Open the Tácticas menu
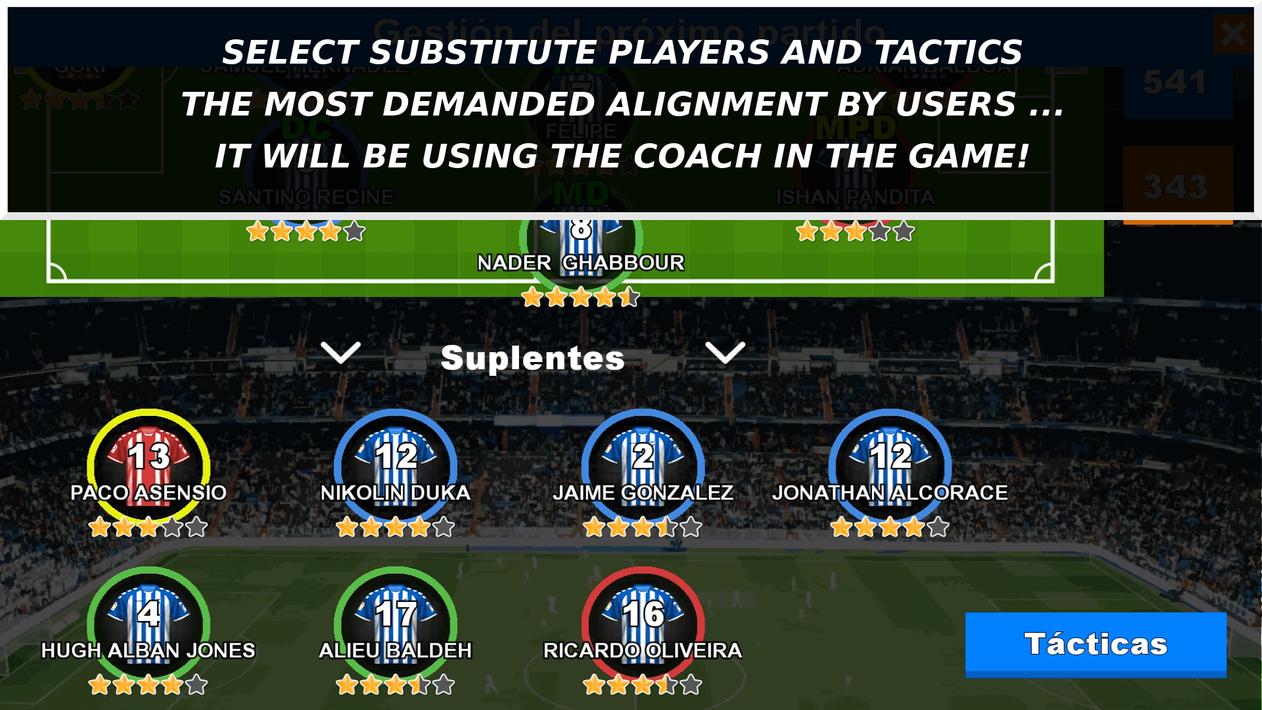The width and height of the screenshot is (1262, 710). click(1095, 644)
